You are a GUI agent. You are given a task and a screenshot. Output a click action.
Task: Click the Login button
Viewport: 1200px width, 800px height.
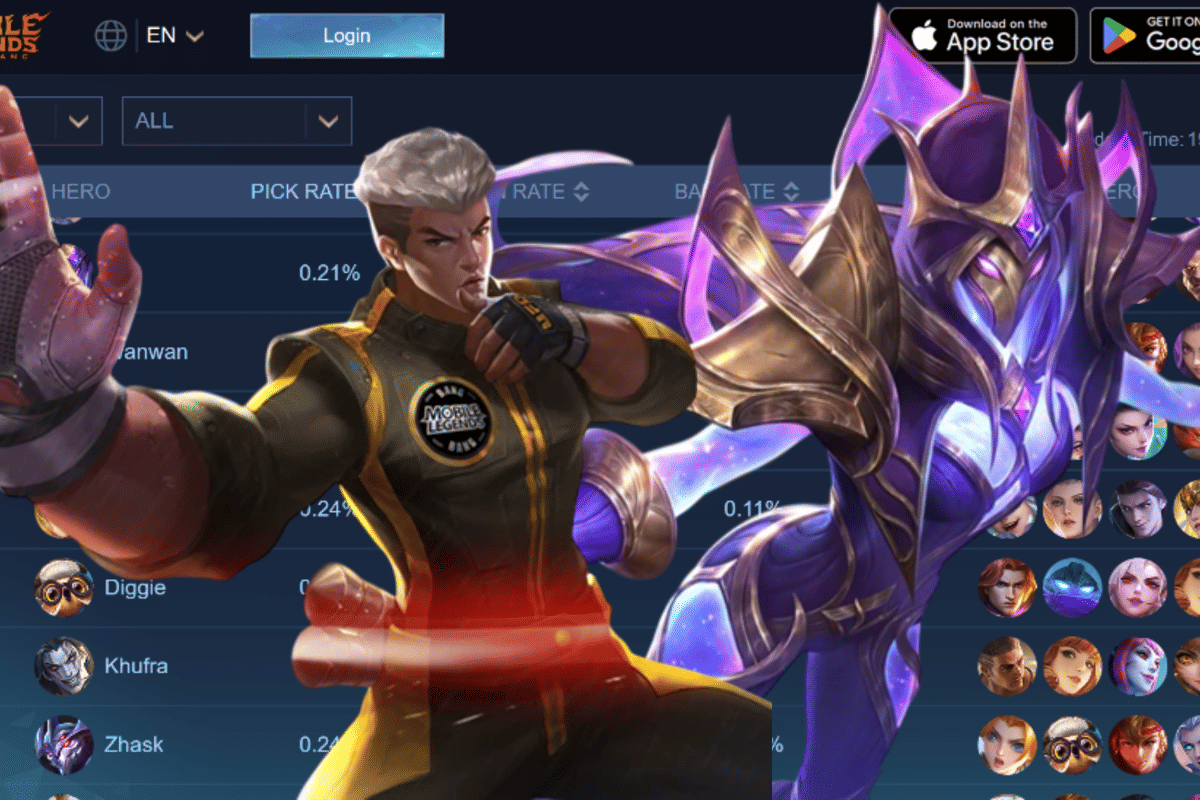click(346, 36)
